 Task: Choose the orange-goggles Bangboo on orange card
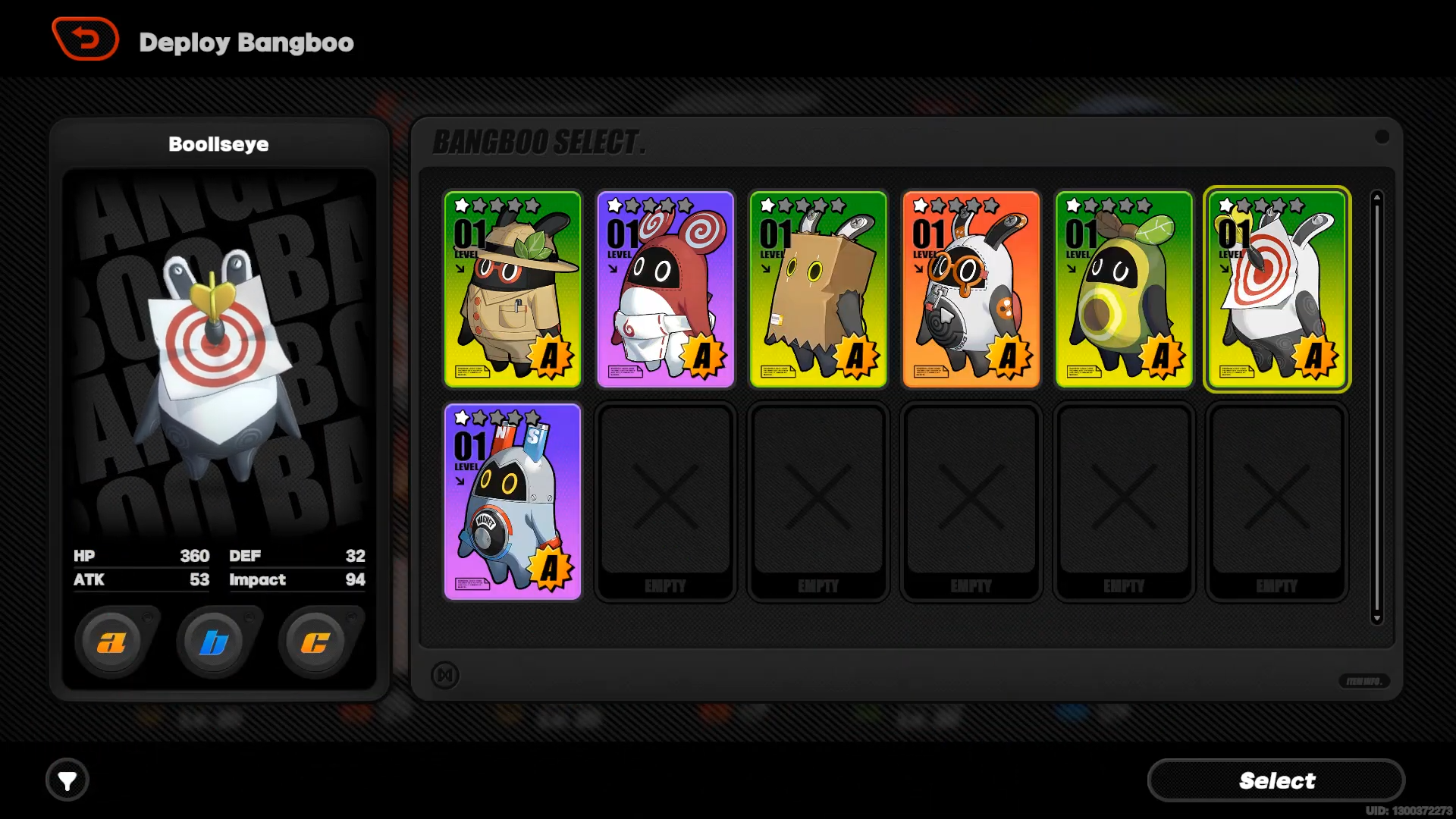point(971,289)
